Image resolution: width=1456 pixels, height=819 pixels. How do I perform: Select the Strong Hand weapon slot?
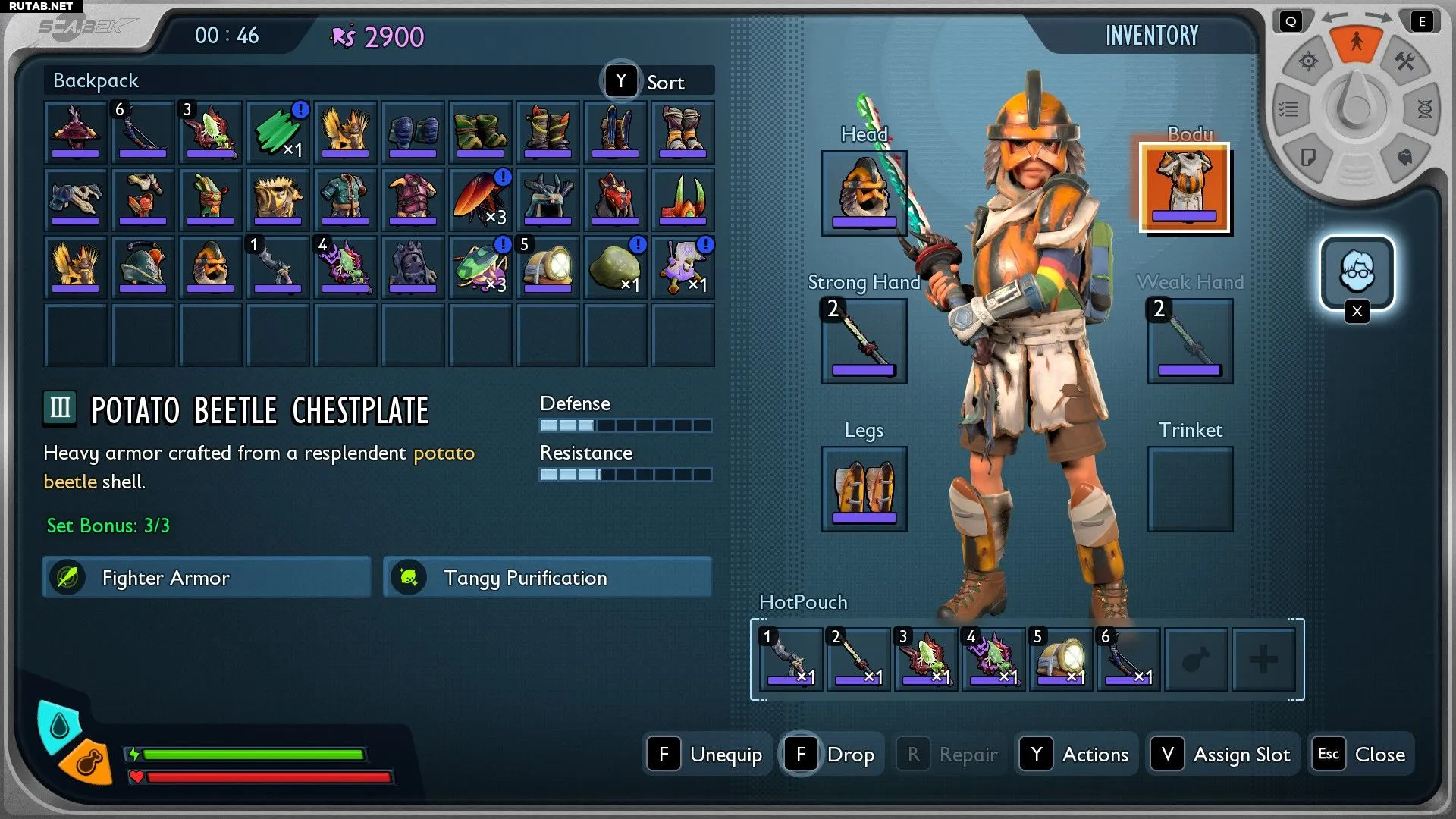click(x=864, y=340)
